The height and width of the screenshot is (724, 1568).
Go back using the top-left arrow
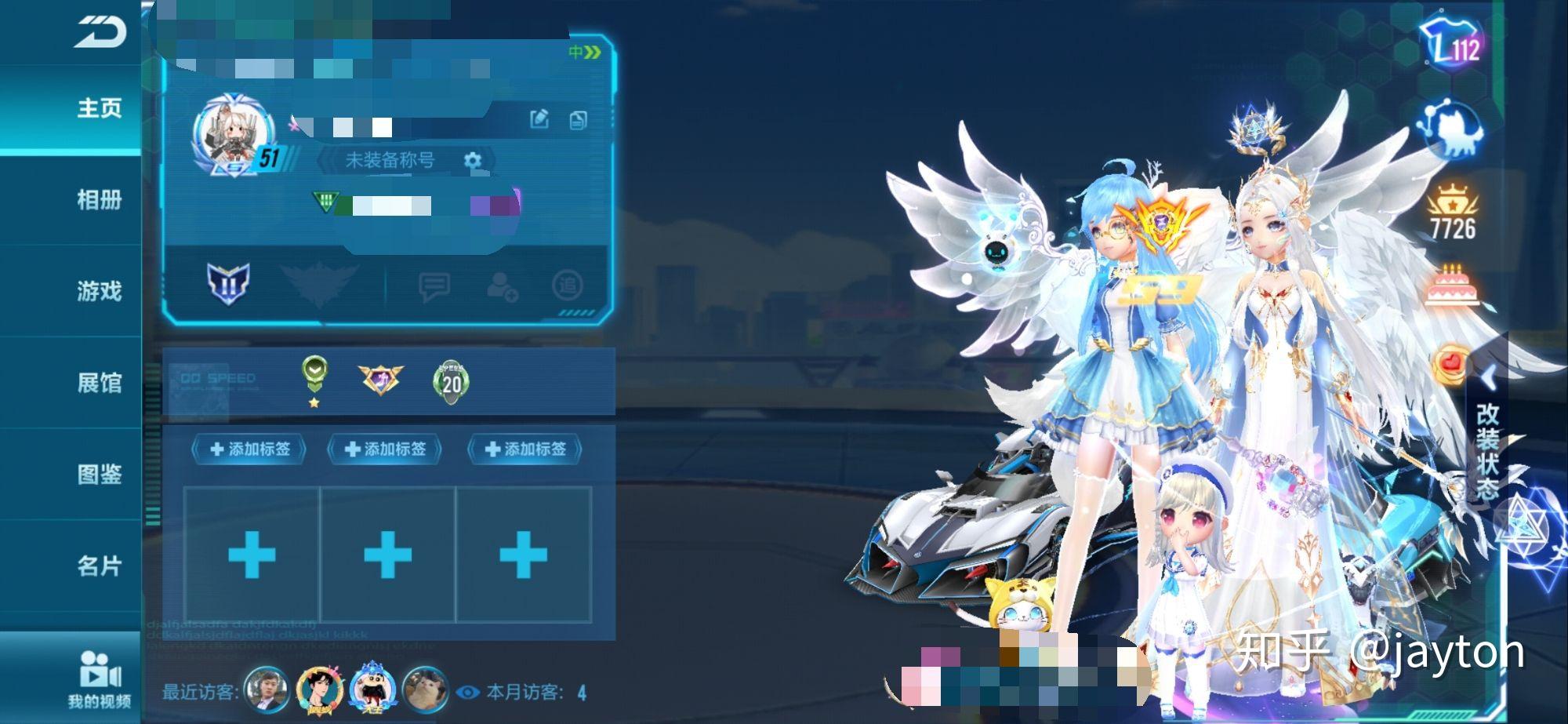(100, 32)
